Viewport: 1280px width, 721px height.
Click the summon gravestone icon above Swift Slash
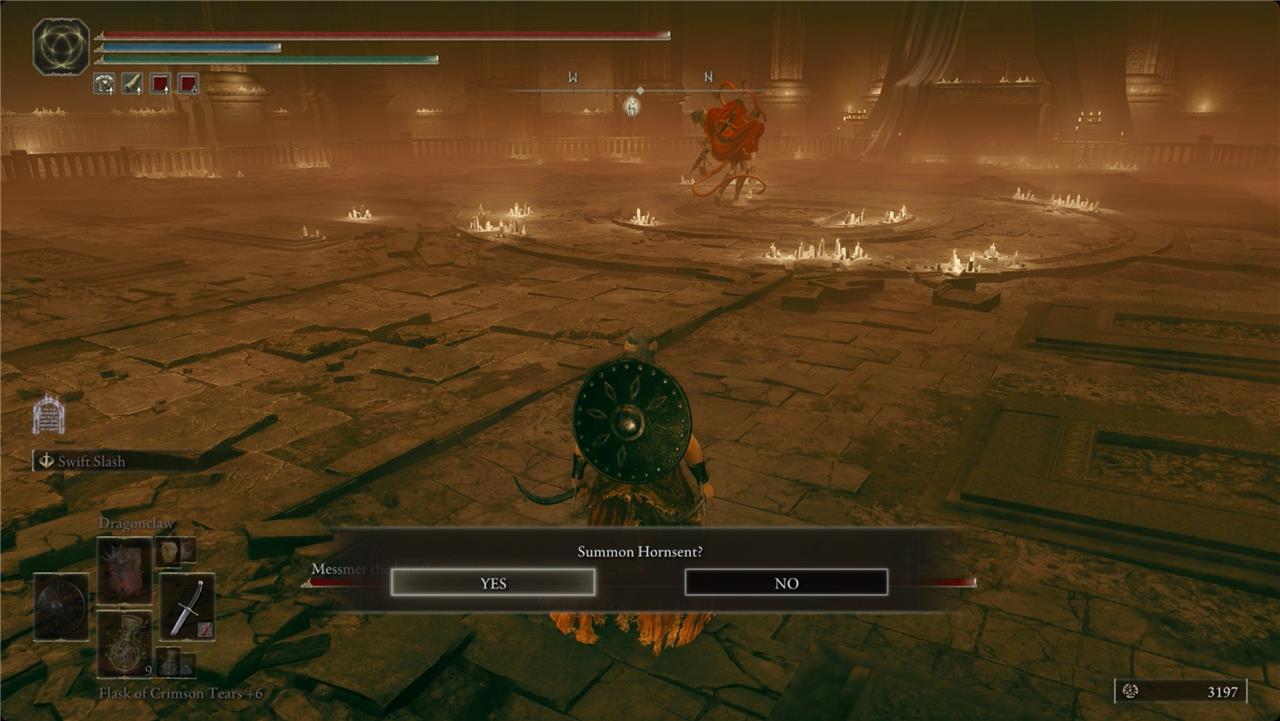click(x=48, y=414)
